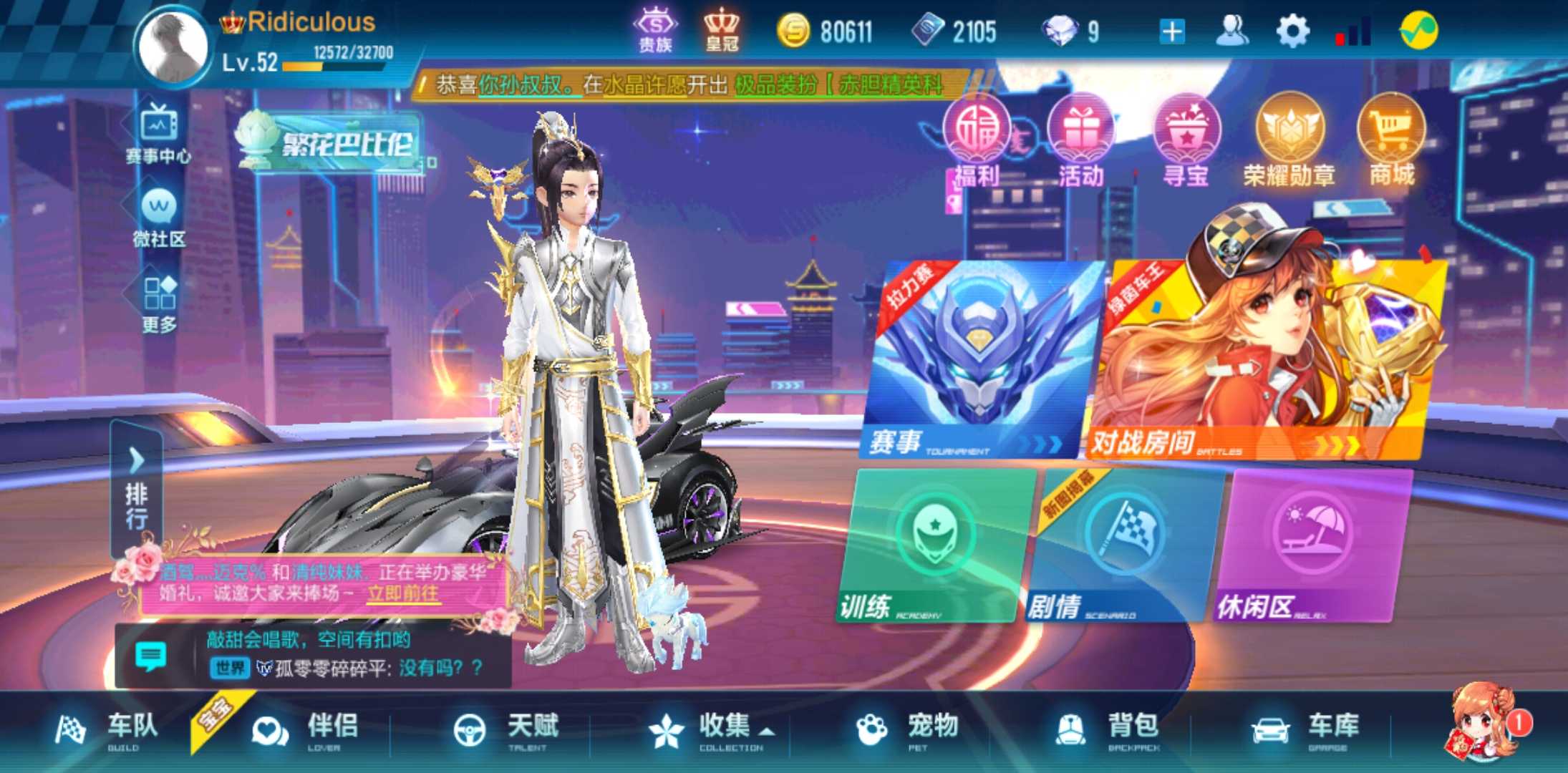
Task: Click the plus icon next to diamonds
Action: coord(1170,30)
